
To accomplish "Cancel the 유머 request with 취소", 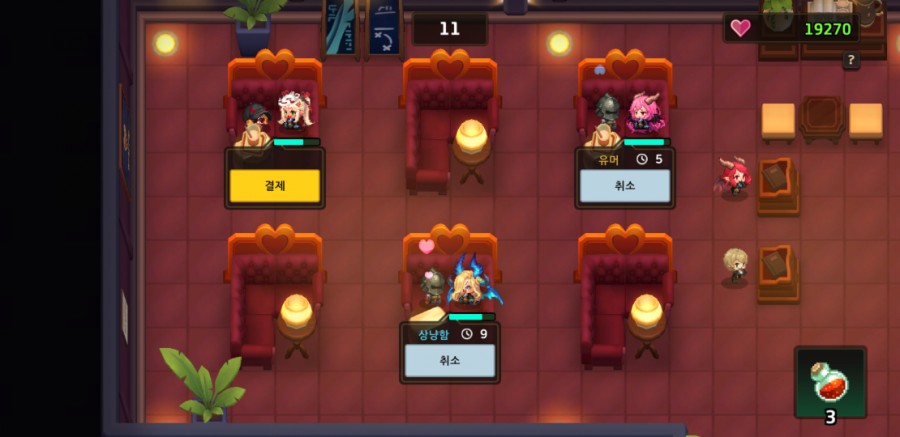I will [625, 186].
